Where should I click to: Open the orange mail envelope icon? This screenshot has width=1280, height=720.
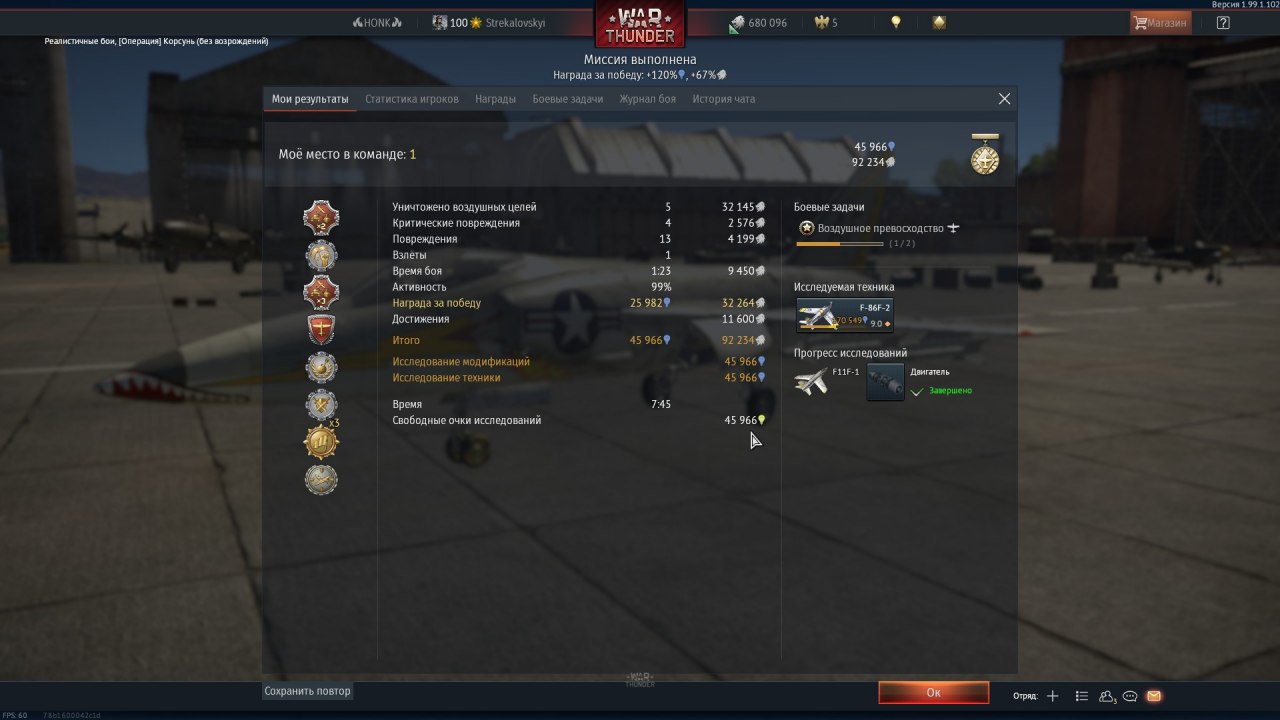(1154, 696)
